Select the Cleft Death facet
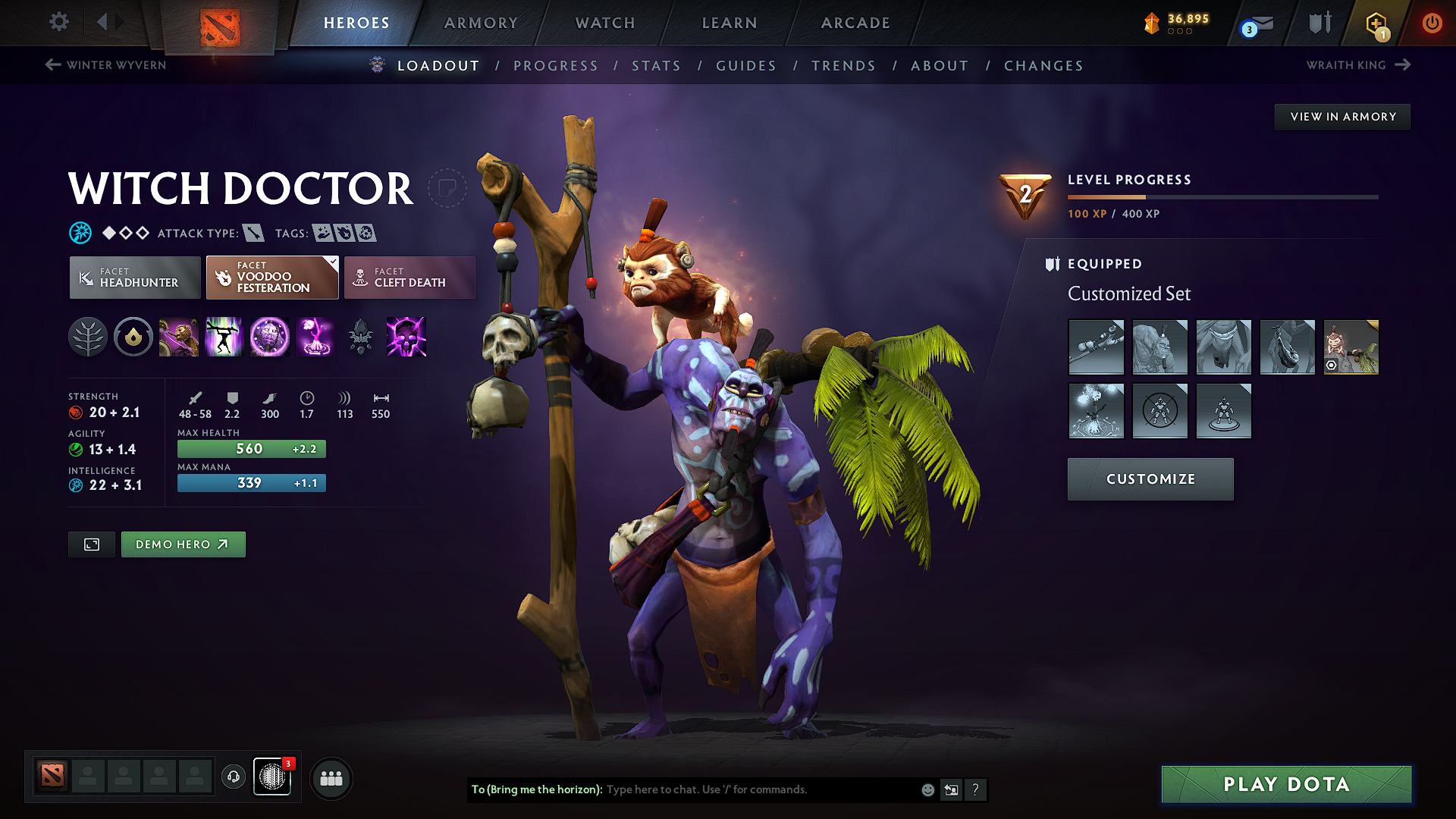The image size is (1456, 819). tap(409, 278)
